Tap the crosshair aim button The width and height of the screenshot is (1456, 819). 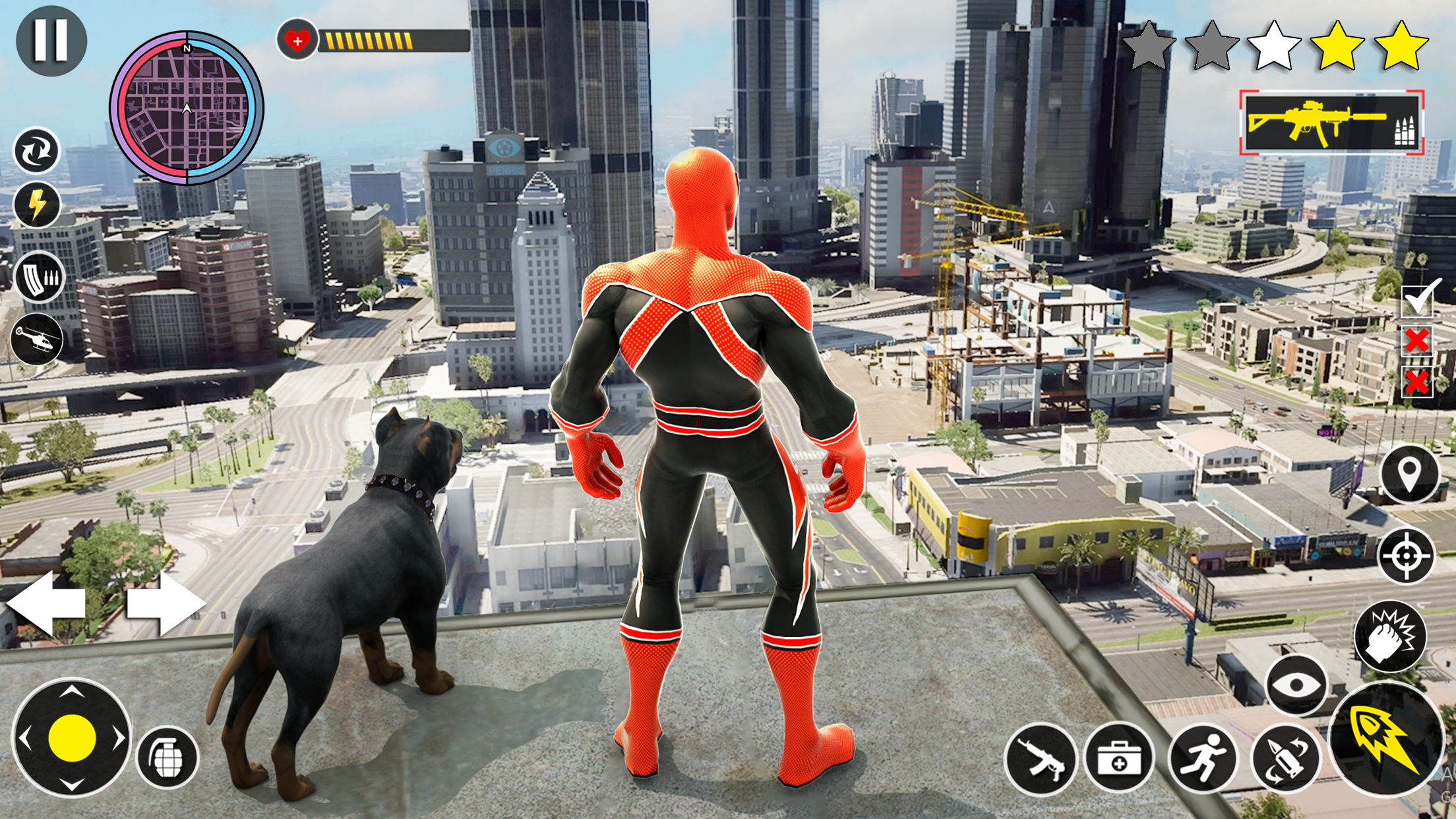click(x=1407, y=555)
